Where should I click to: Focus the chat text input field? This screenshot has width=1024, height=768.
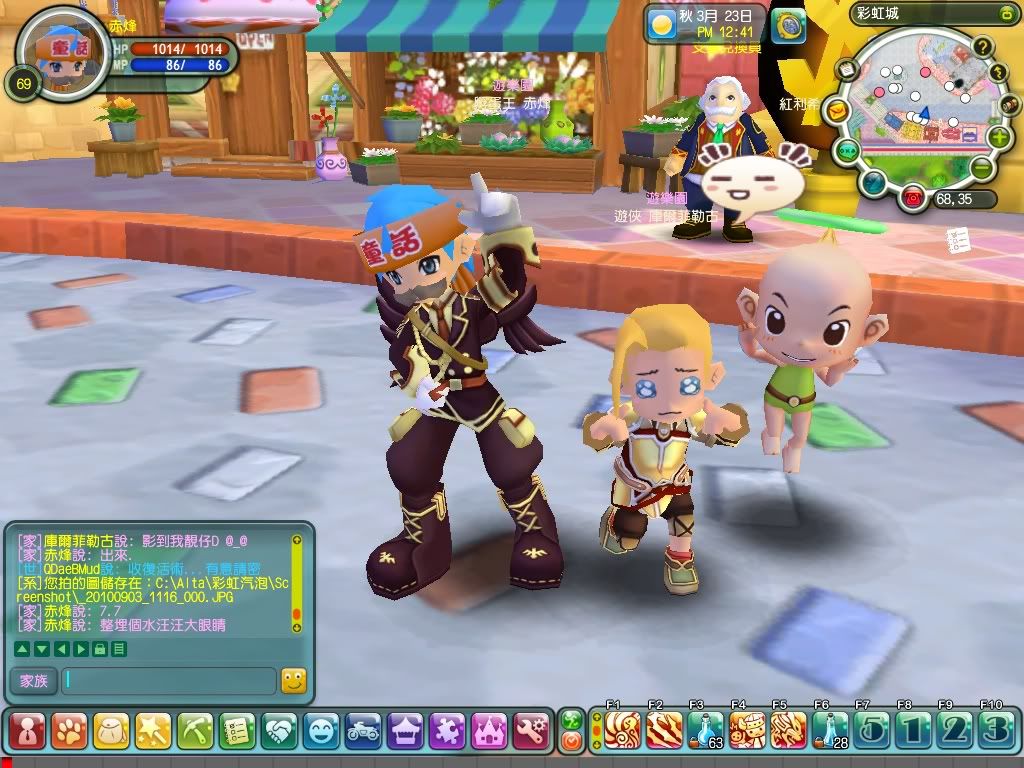168,681
